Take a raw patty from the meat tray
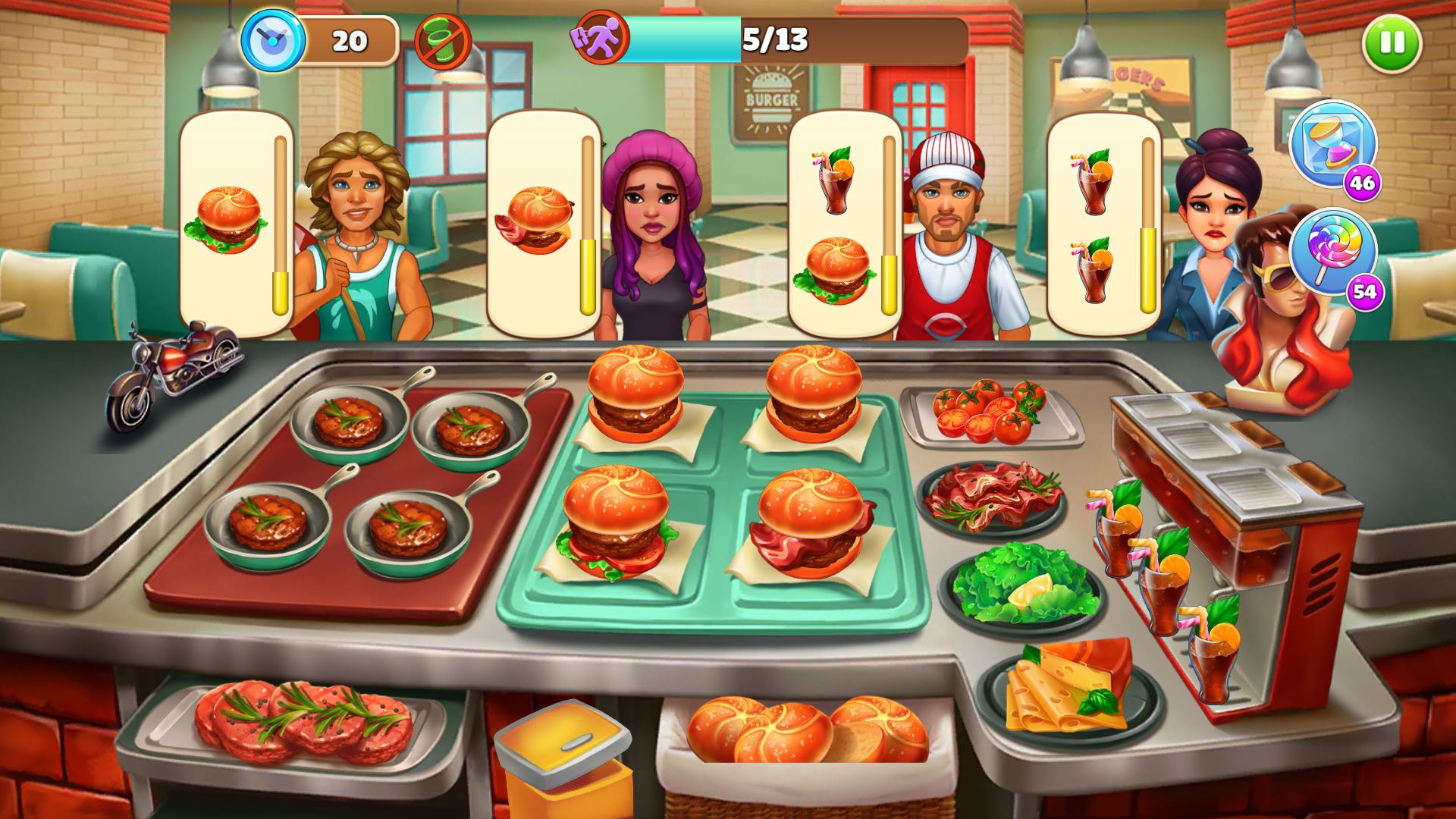This screenshot has height=819, width=1456. [x=303, y=722]
